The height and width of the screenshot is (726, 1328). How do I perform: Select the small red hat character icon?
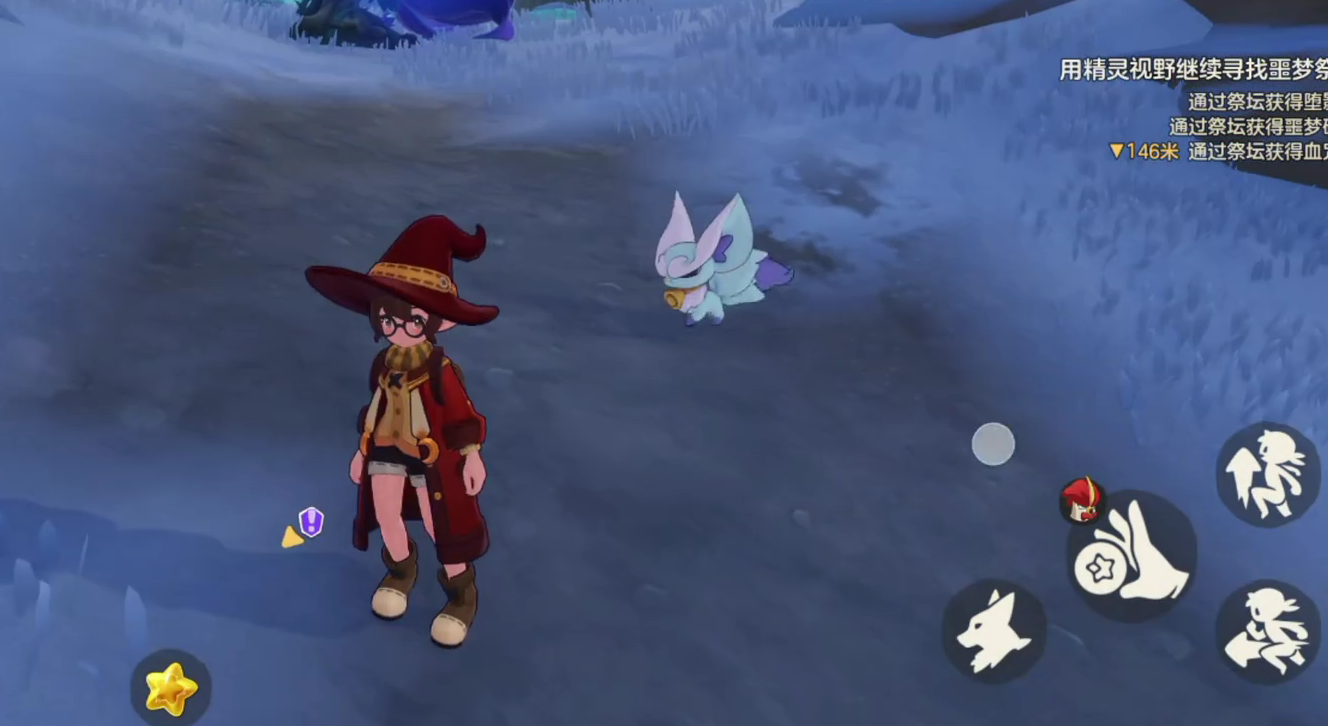coord(1081,499)
